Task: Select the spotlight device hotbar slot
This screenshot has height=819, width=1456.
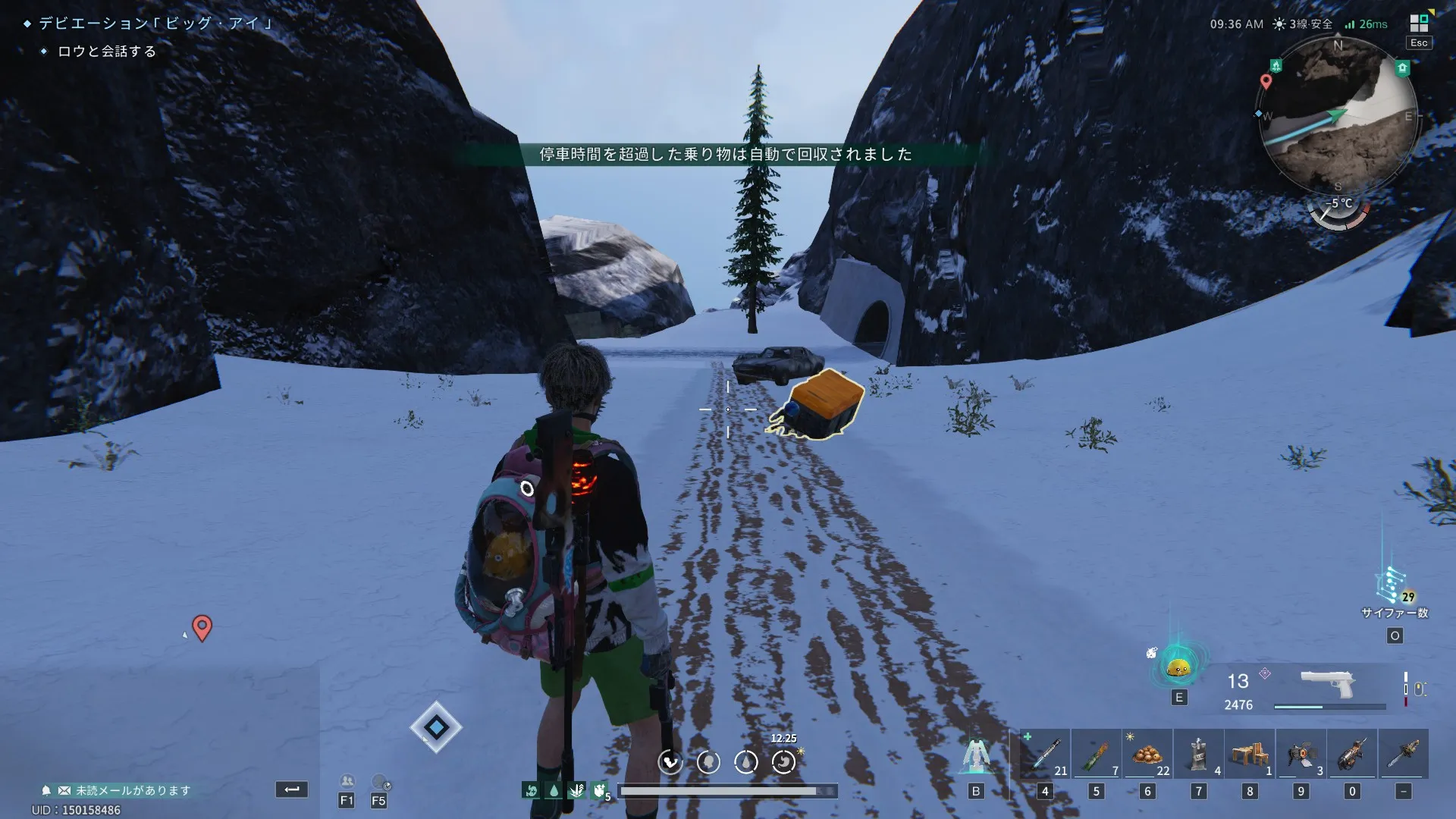Action: [x=1301, y=754]
